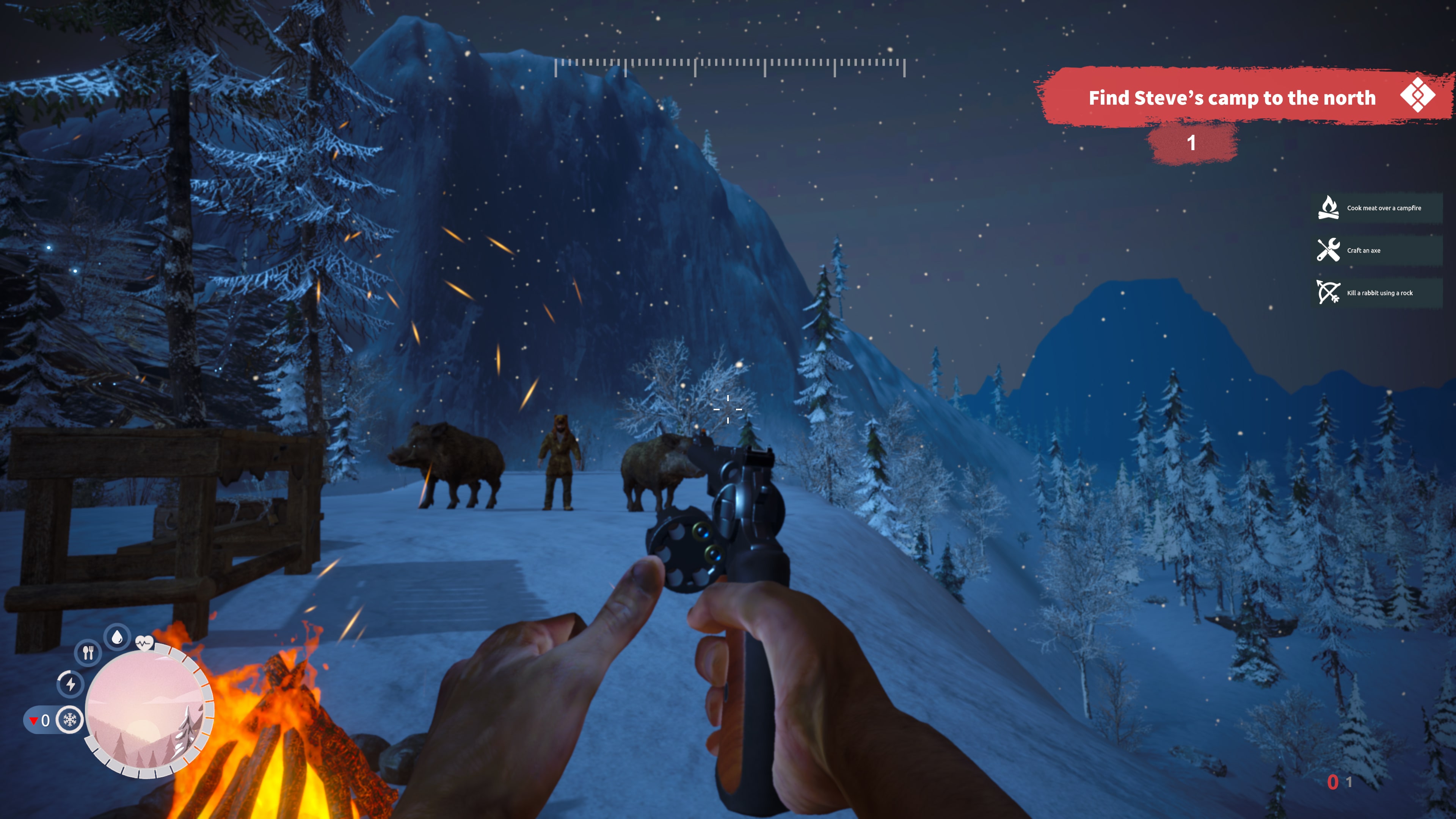Select the crossed-tools Craft an axe icon
This screenshot has width=1456, height=819.
point(1329,250)
